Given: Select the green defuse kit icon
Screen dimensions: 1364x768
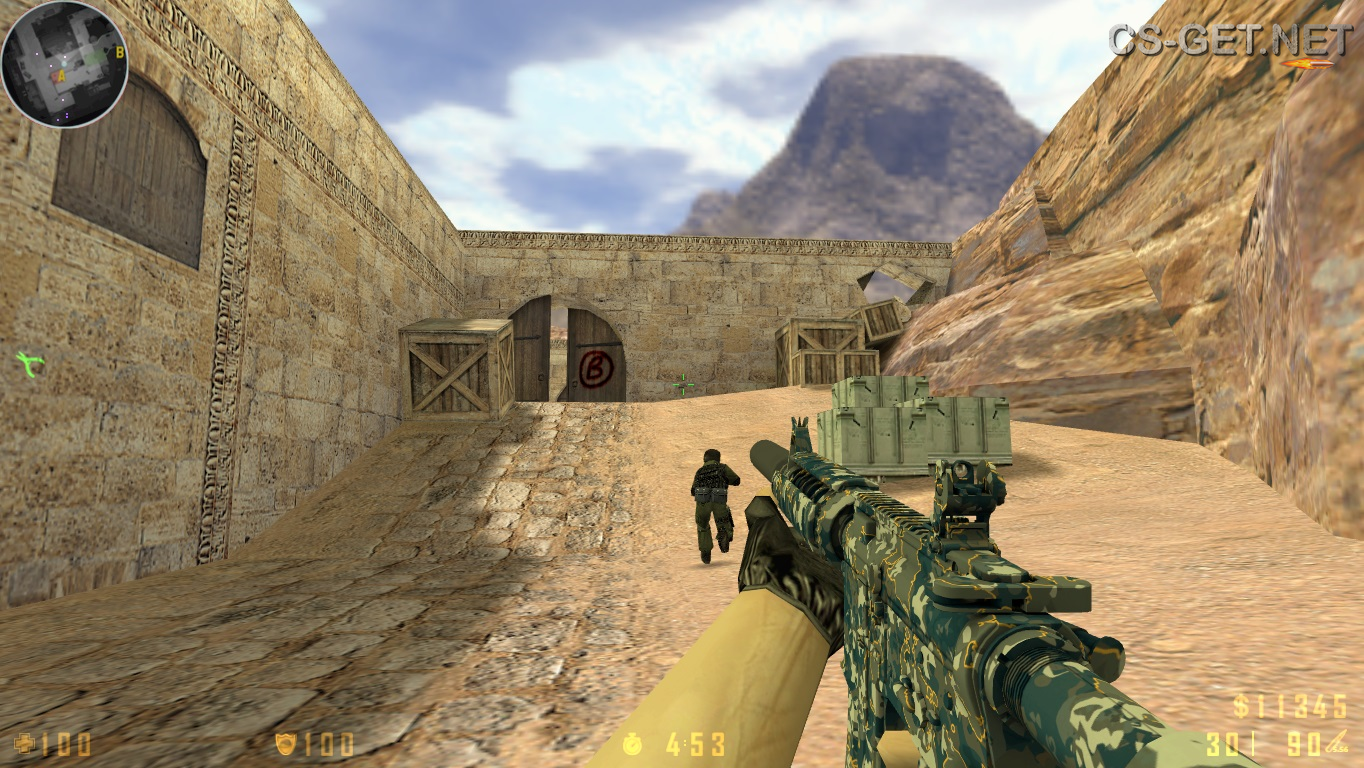Looking at the screenshot, I should 29,364.
